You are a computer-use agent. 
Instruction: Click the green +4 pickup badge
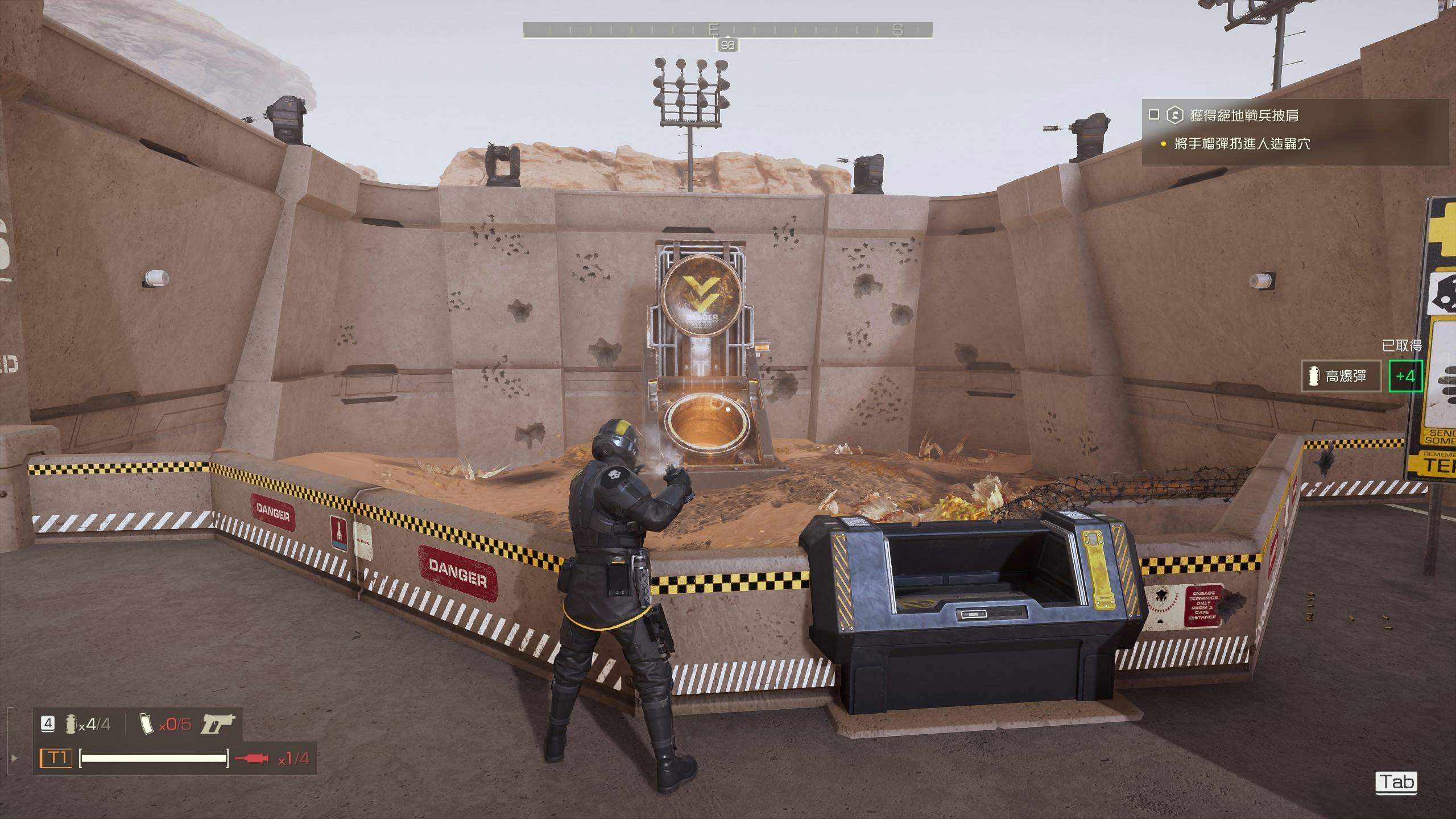[1405, 376]
